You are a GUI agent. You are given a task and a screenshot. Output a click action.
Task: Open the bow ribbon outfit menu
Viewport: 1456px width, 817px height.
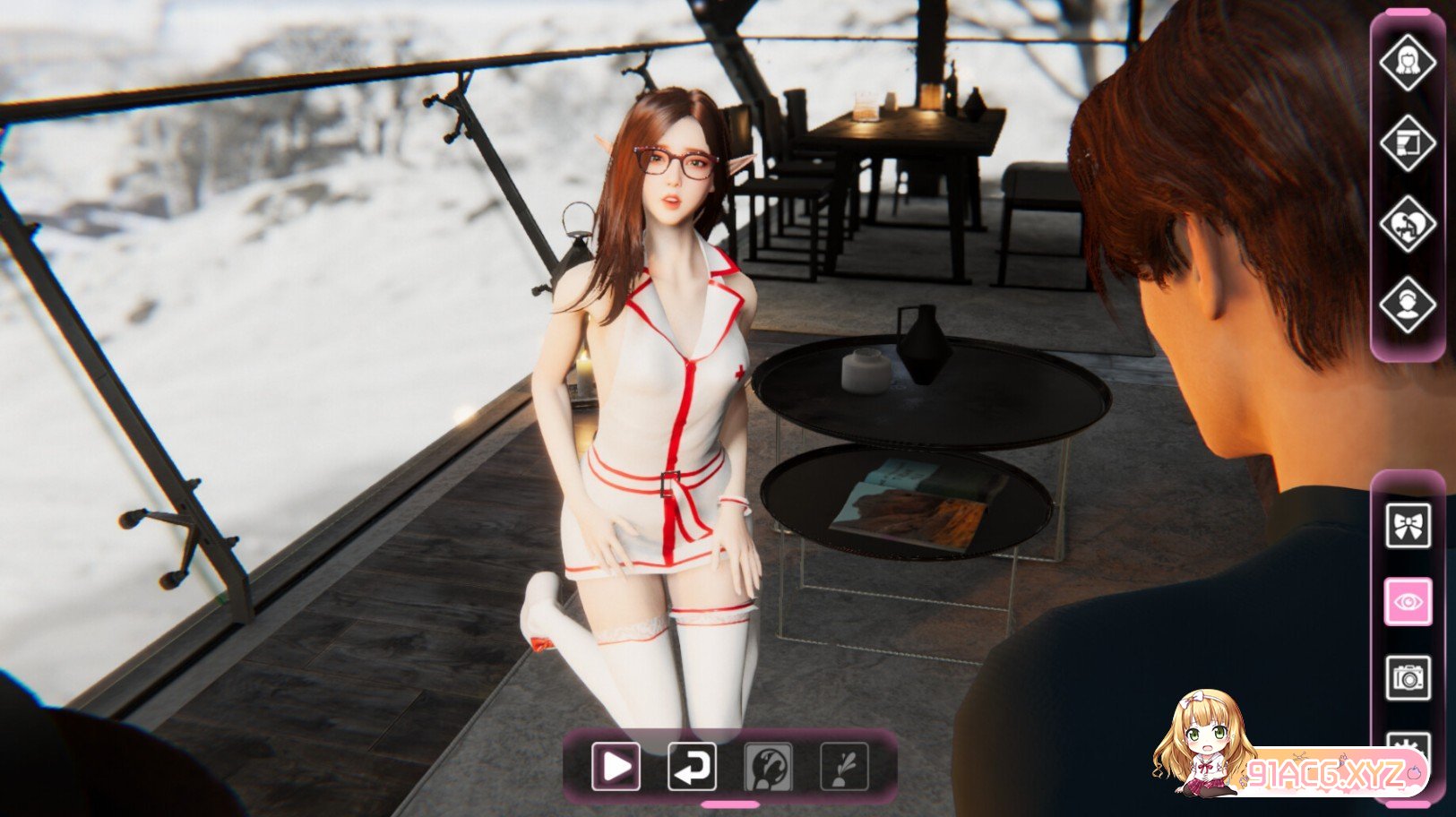(x=1408, y=526)
